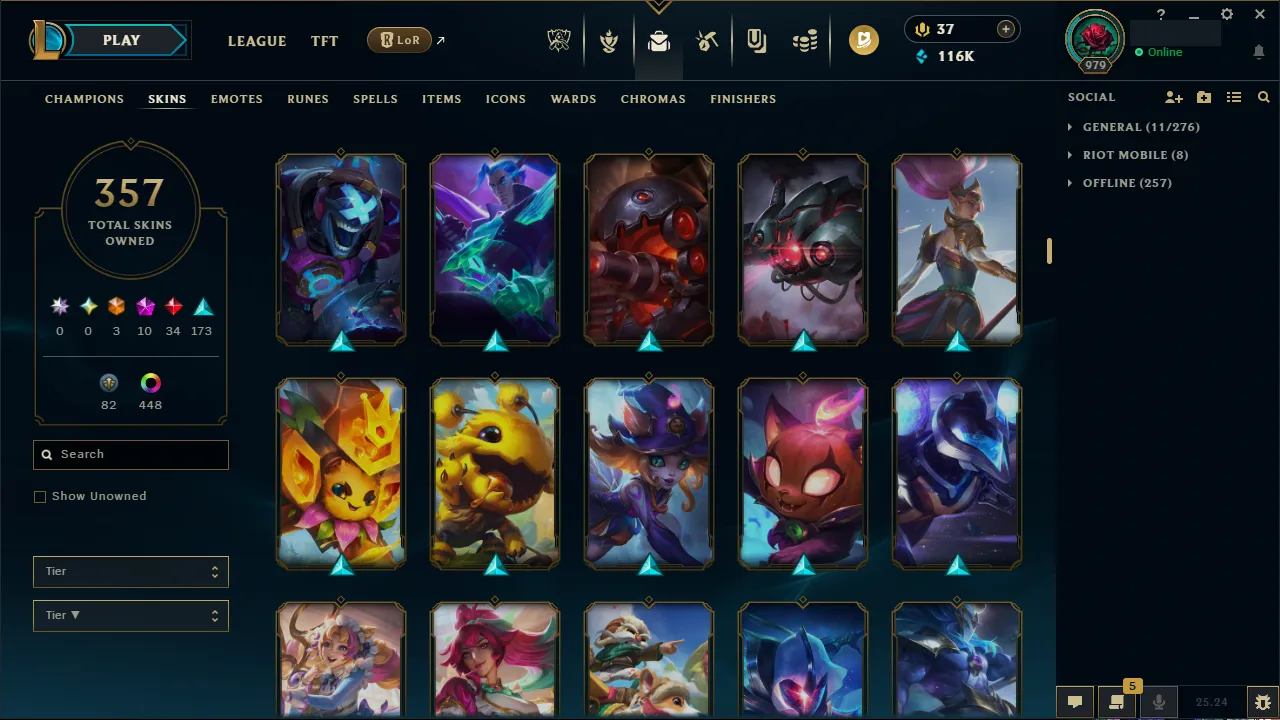The height and width of the screenshot is (720, 1280).
Task: Open the Store coins icon
Action: (x=804, y=40)
